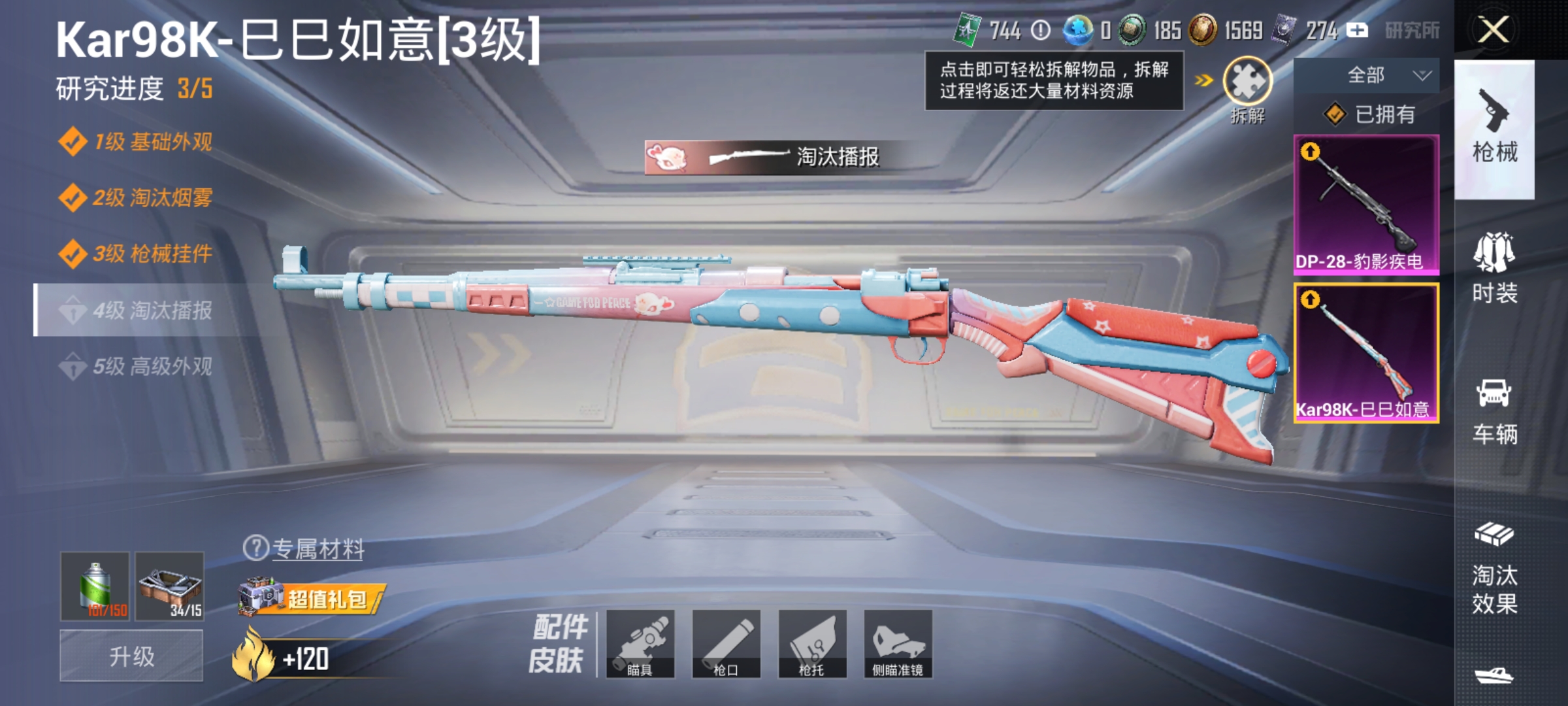Switch to the 淘汰效果 tab

pos(1494,569)
